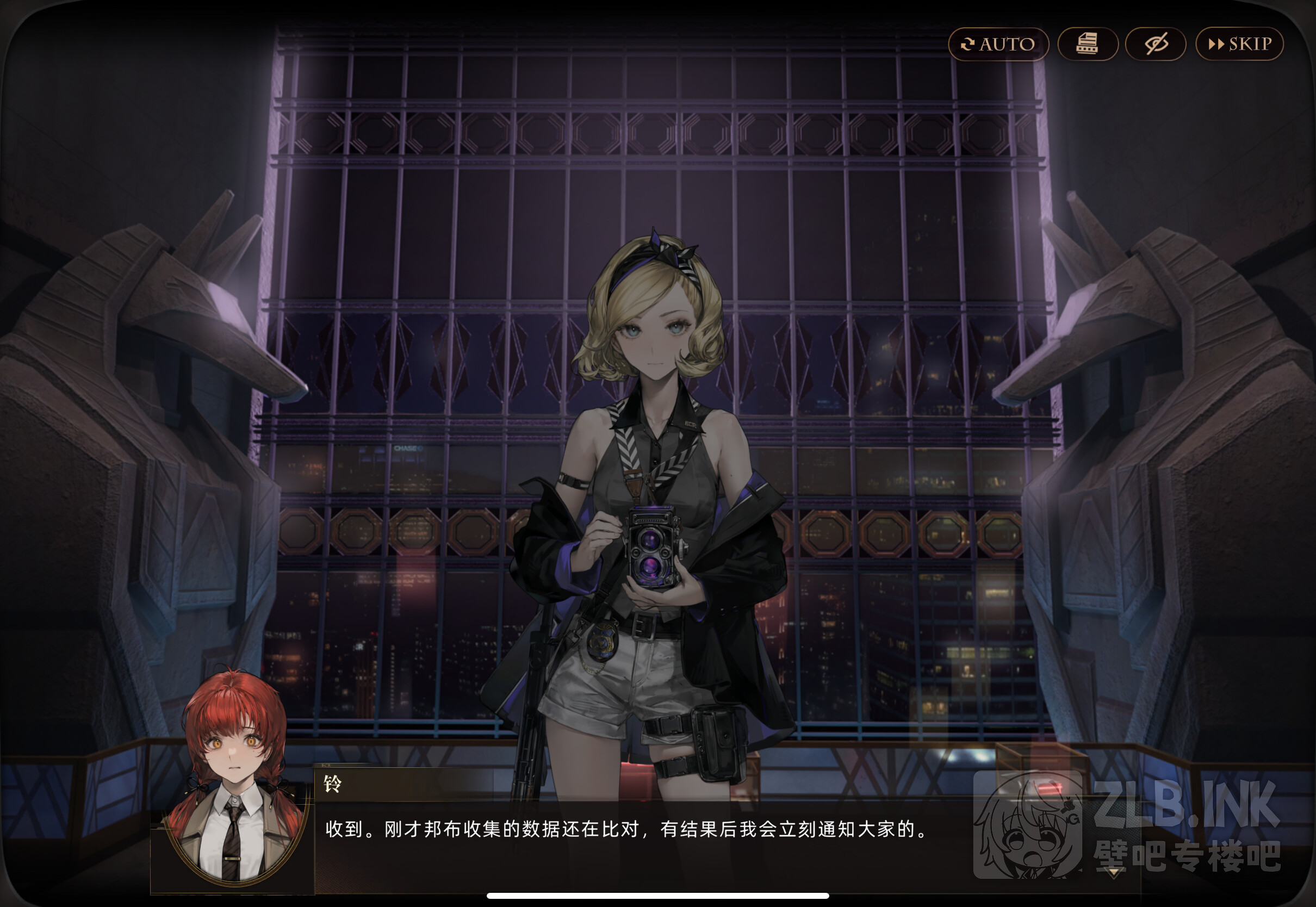Skip the story scene

click(x=1239, y=44)
